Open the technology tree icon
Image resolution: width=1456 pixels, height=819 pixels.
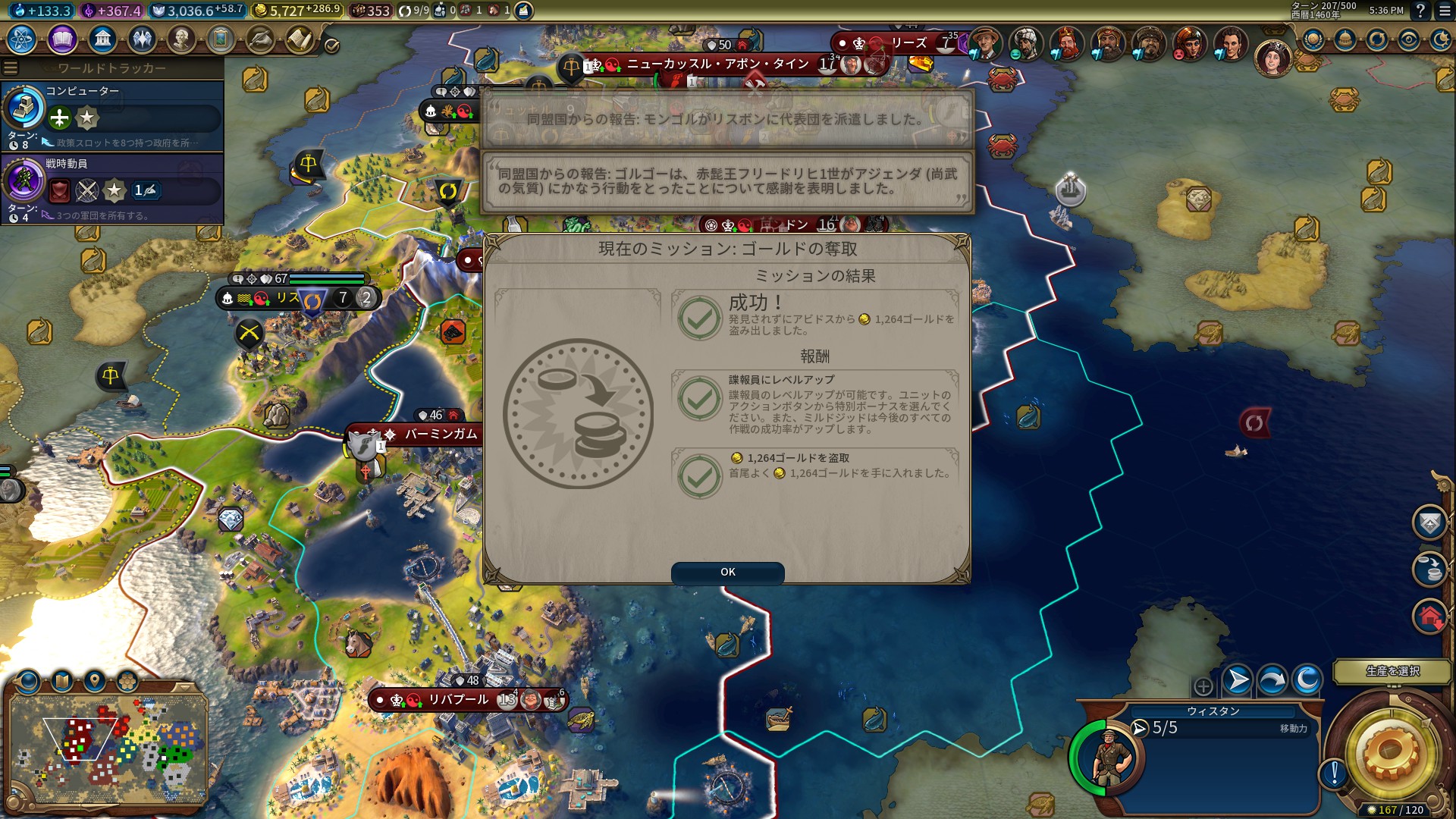click(x=22, y=39)
